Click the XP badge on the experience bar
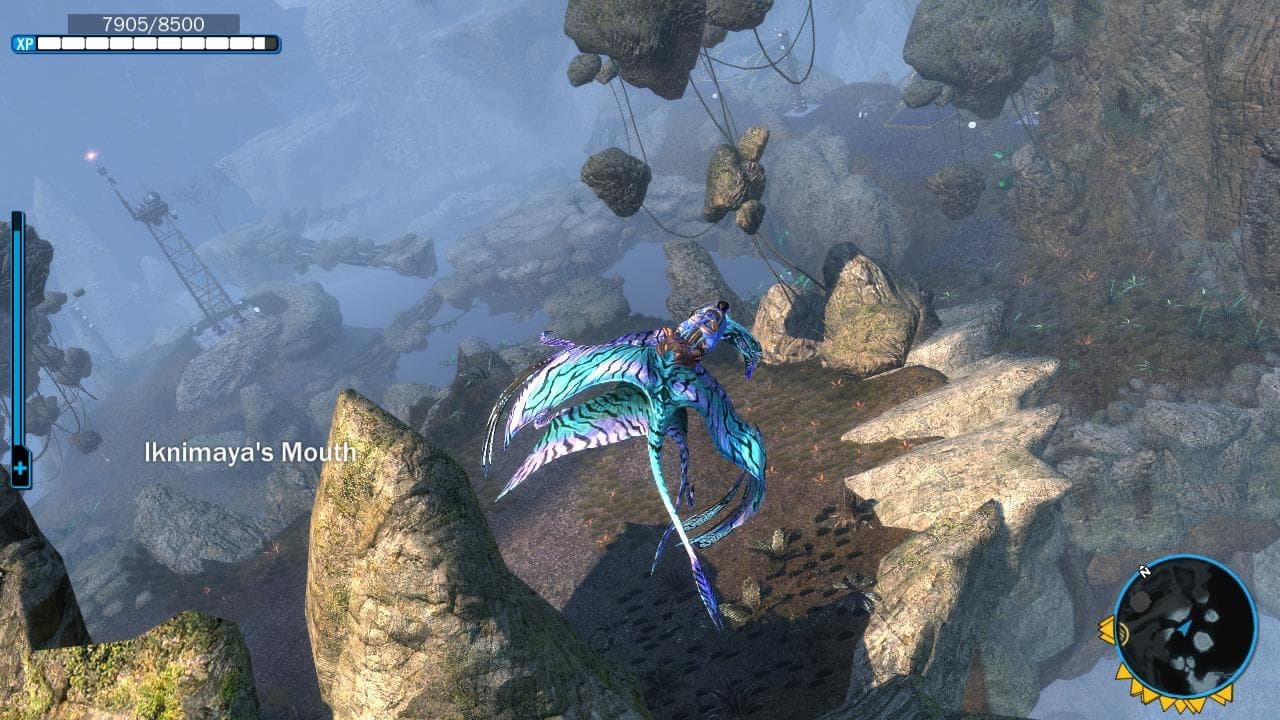 24,43
